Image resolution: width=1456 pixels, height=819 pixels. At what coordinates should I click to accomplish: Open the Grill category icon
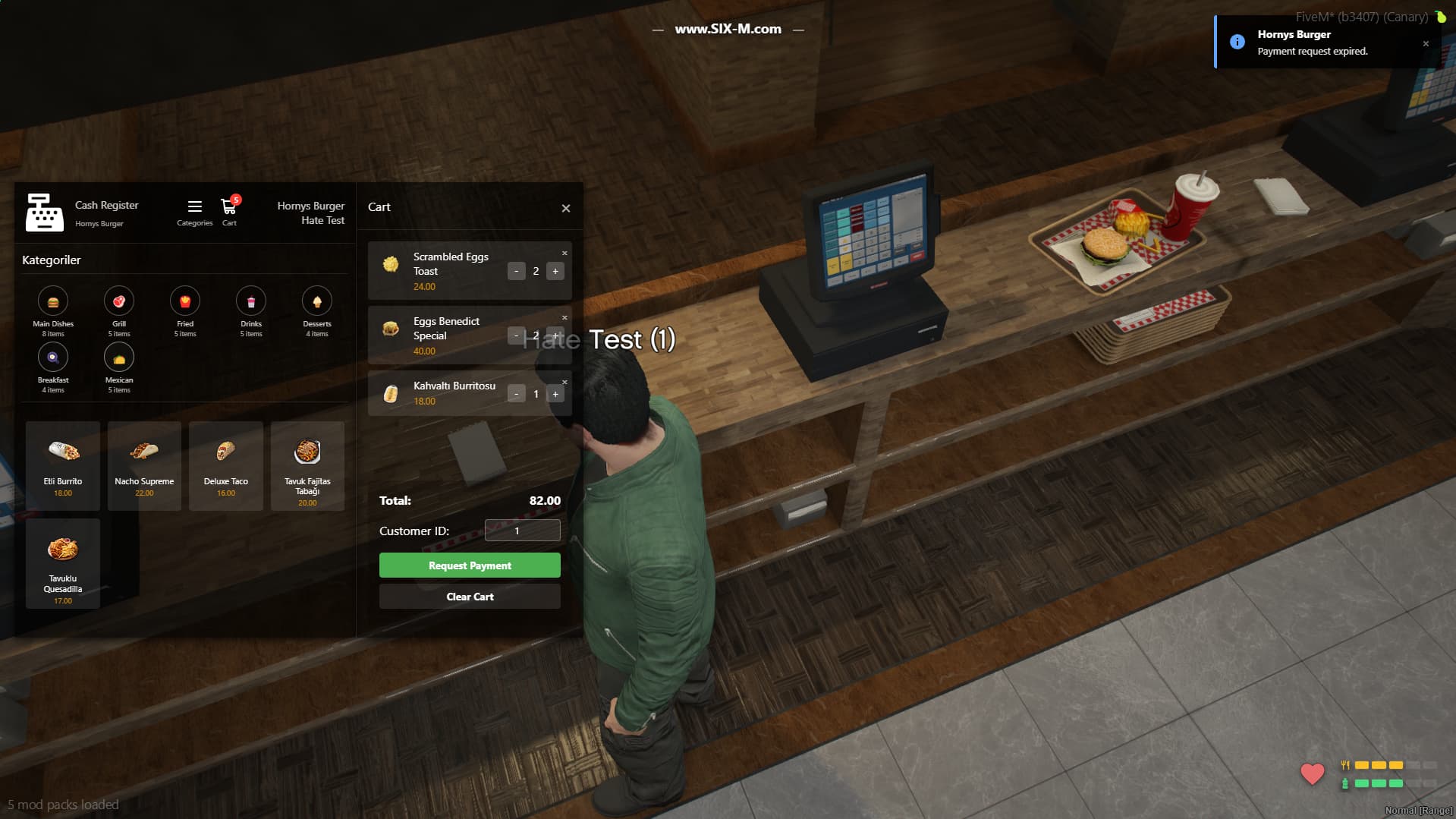click(118, 301)
